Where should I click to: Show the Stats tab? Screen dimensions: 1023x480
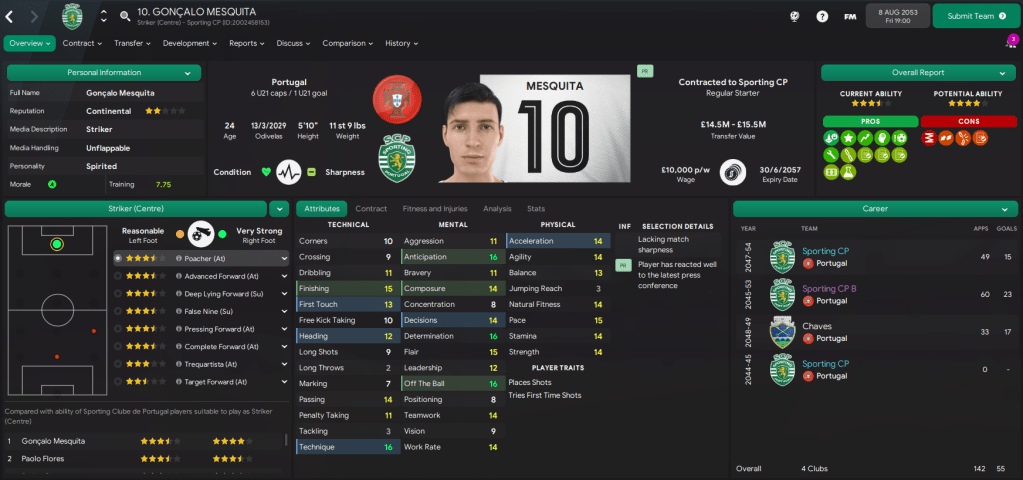[536, 208]
